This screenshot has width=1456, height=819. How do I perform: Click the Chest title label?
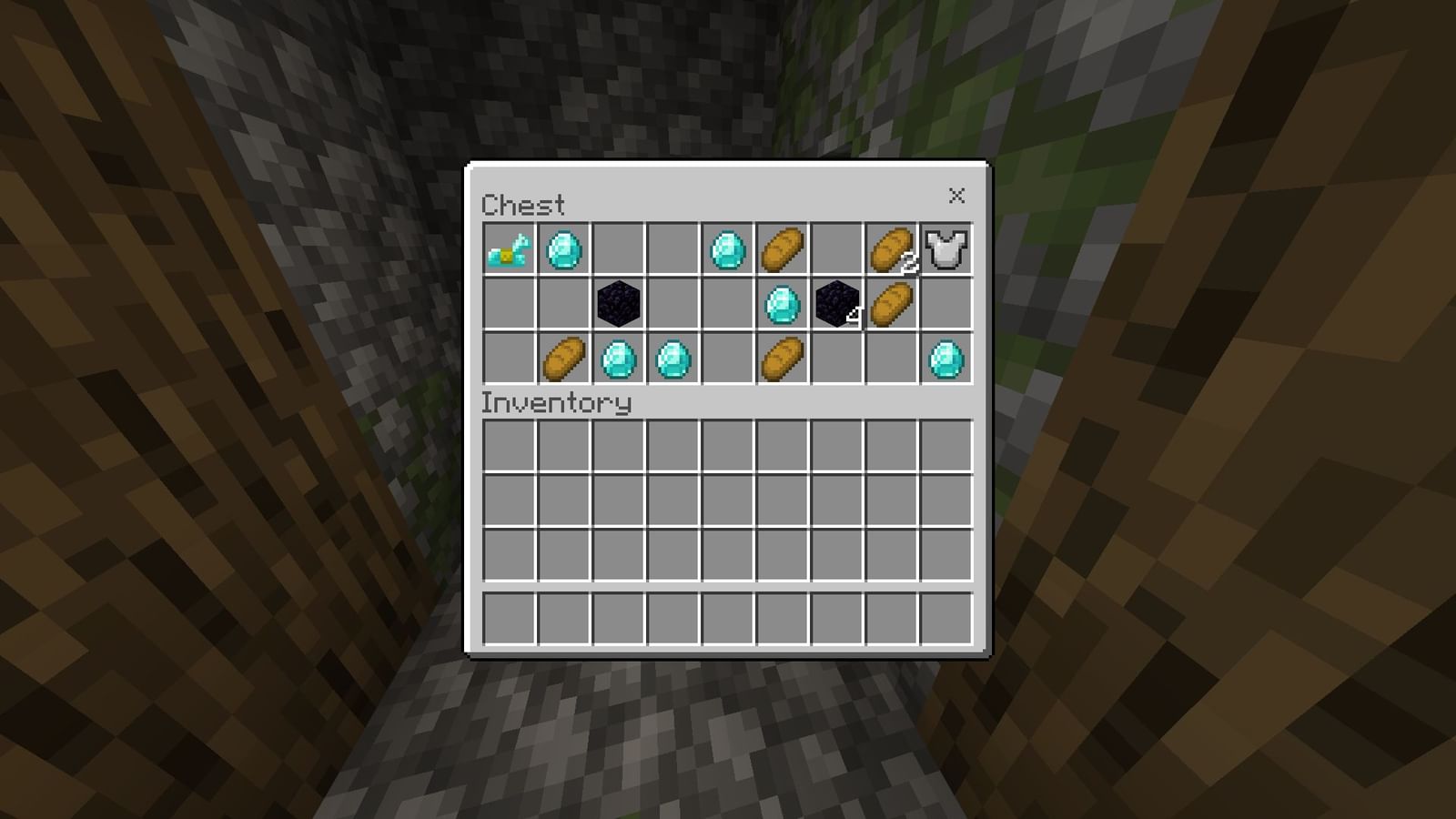523,205
